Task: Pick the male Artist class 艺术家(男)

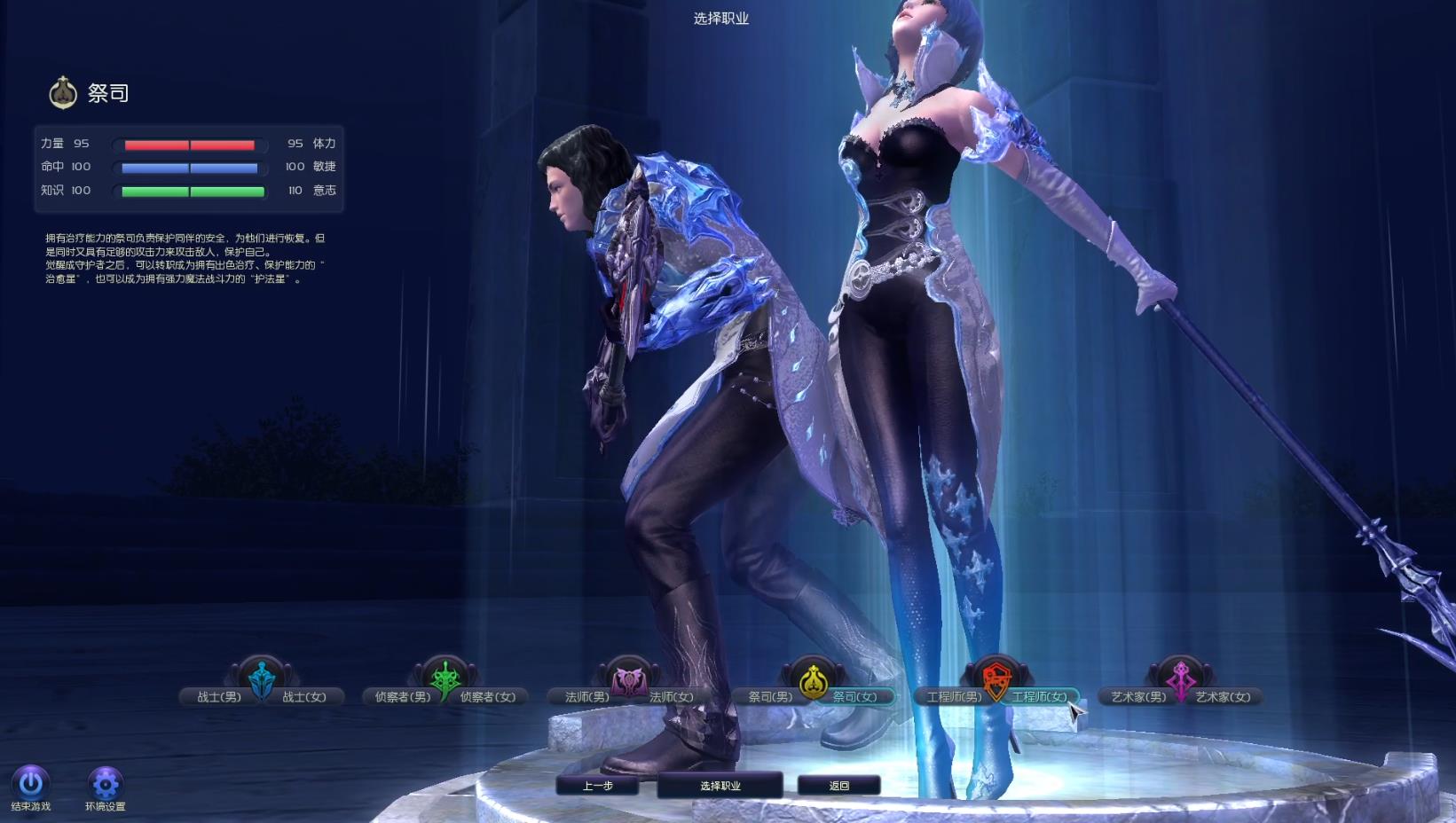Action: [x=1138, y=697]
